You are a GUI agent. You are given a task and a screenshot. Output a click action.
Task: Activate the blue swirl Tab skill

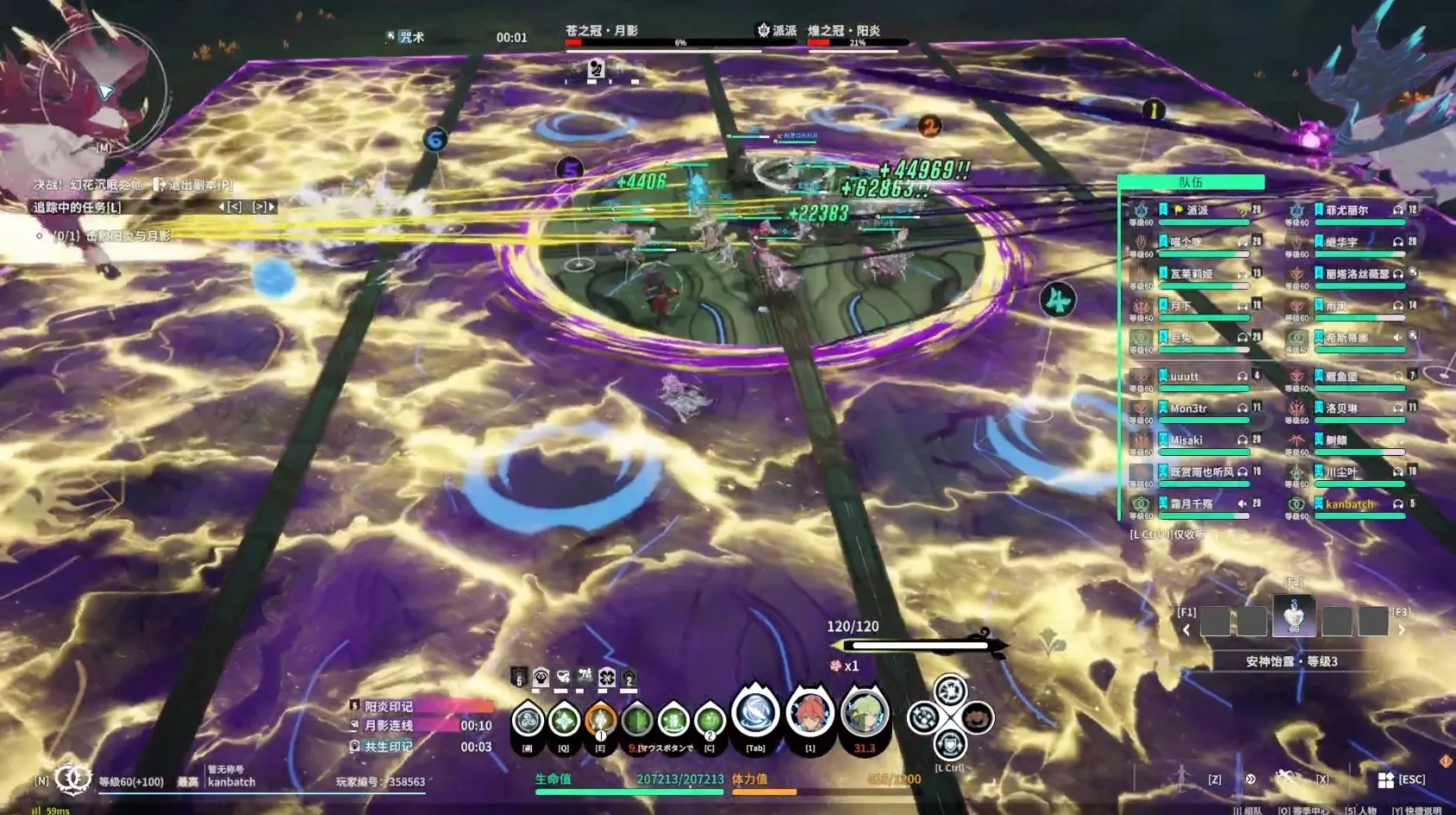(756, 714)
